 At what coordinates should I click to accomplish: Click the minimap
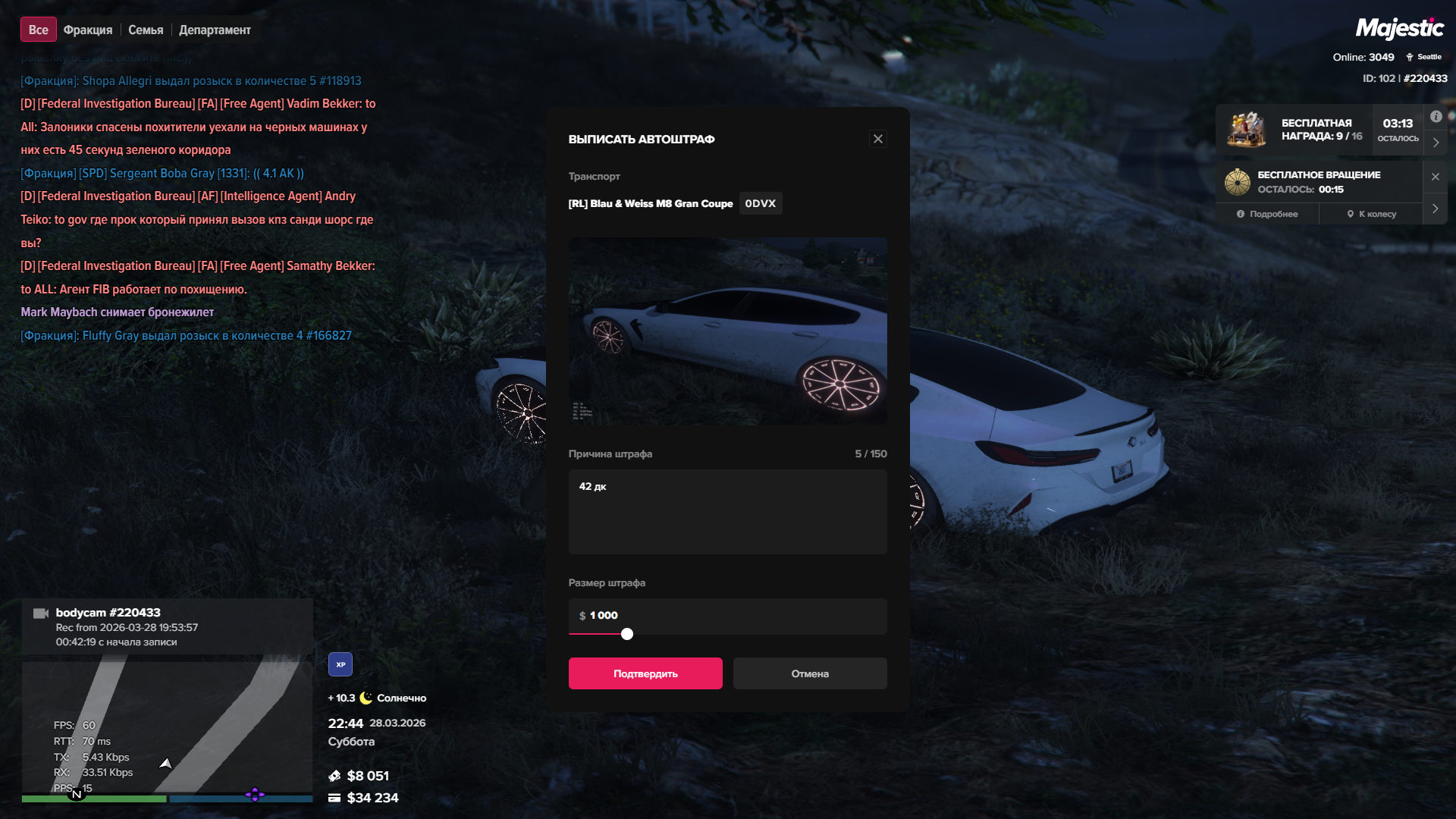(x=167, y=728)
